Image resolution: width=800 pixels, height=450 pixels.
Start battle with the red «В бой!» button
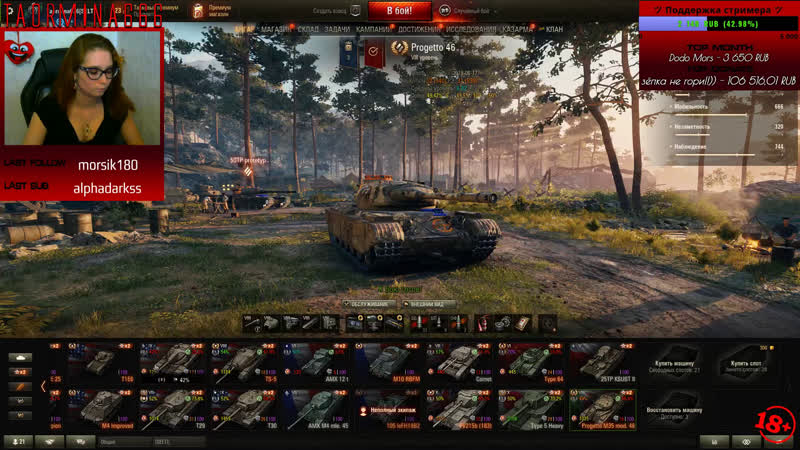click(x=399, y=11)
